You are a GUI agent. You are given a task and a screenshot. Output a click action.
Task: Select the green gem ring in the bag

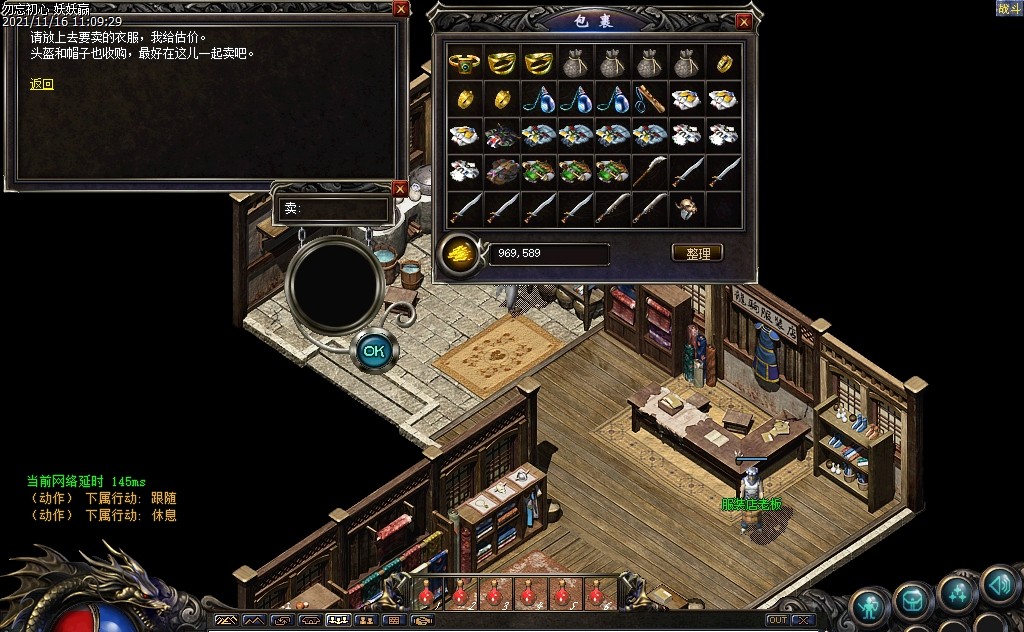point(465,63)
